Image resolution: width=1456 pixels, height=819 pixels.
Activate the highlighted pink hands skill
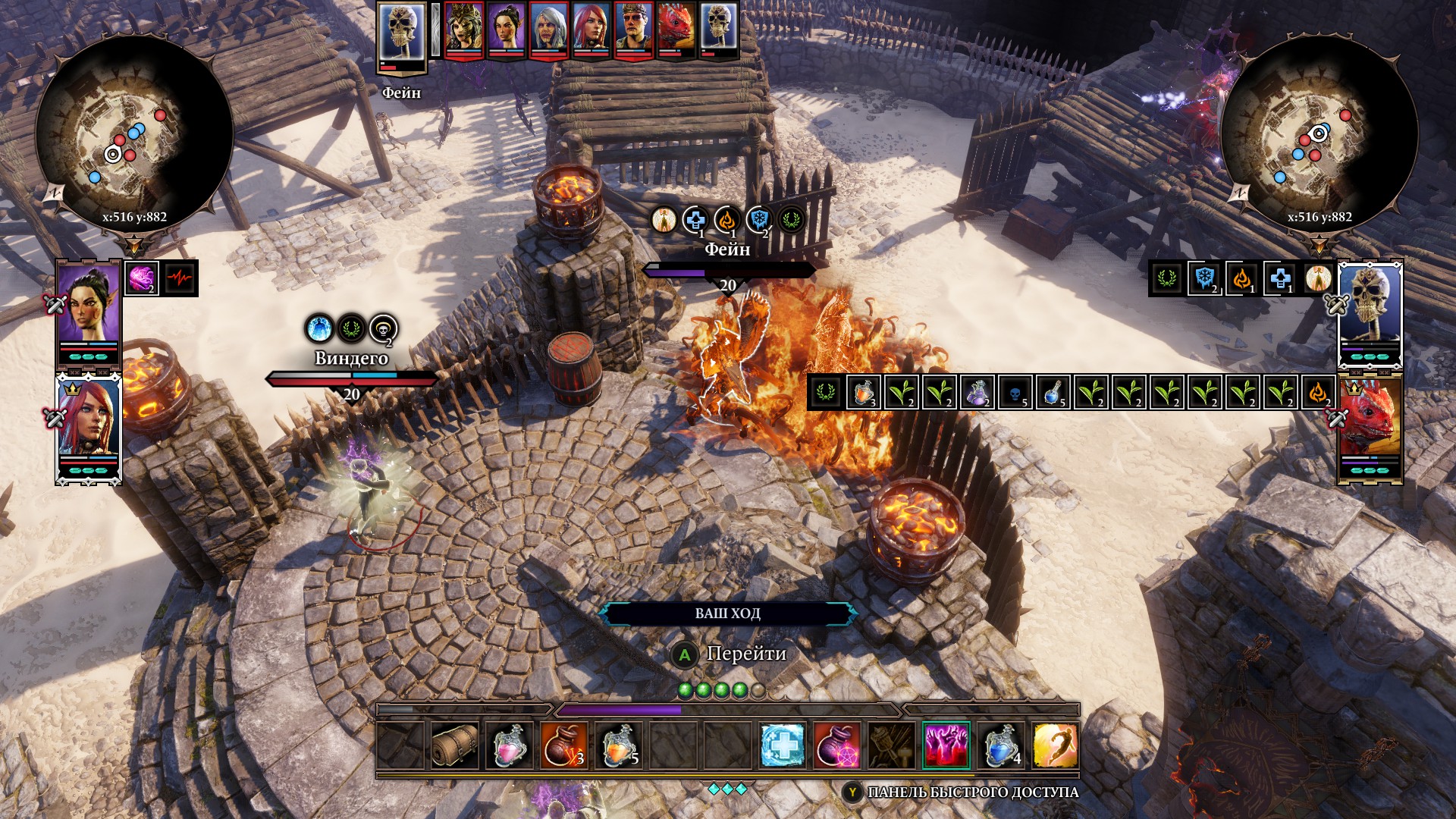click(946, 745)
